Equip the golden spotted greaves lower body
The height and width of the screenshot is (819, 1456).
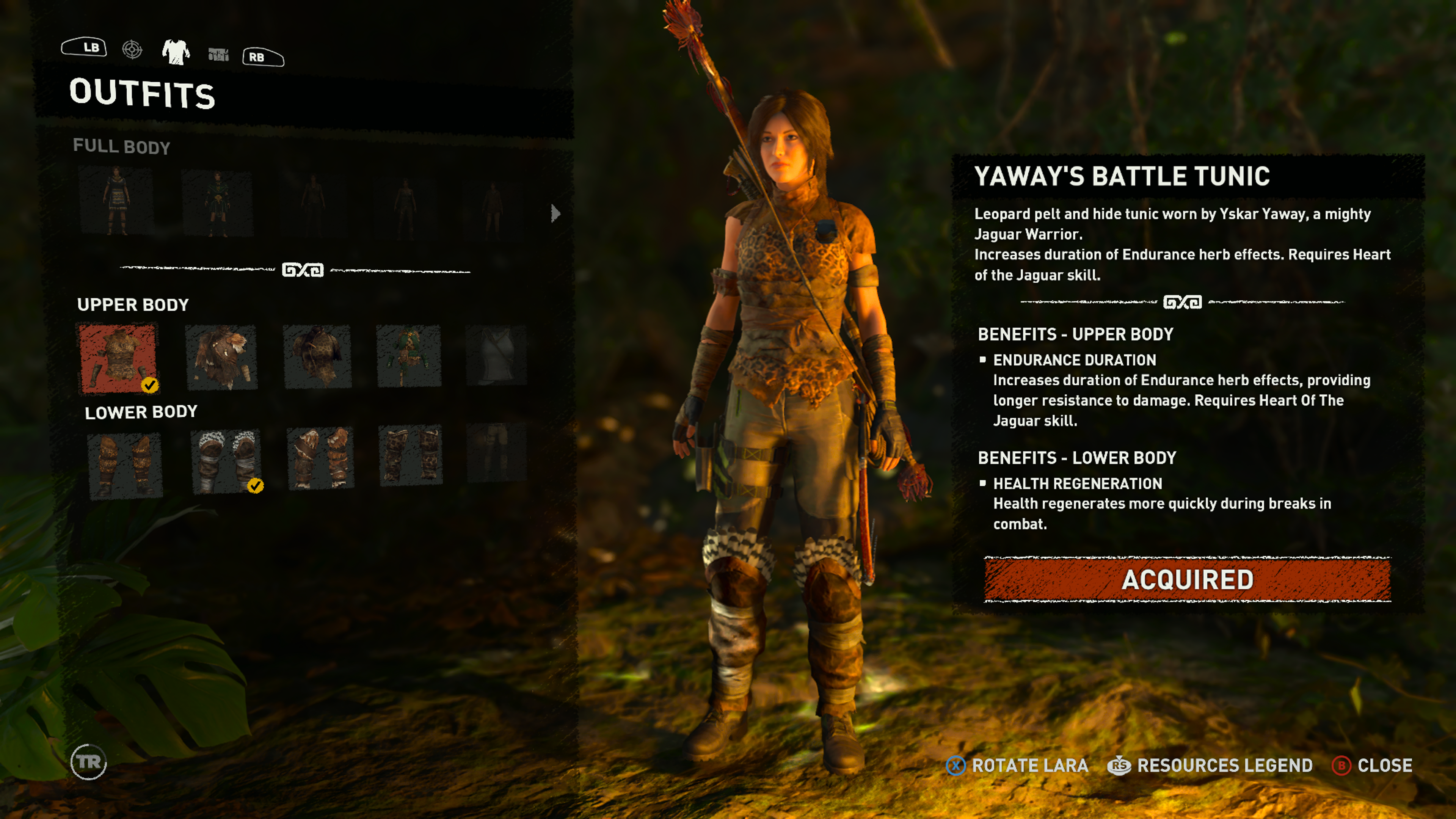point(125,465)
